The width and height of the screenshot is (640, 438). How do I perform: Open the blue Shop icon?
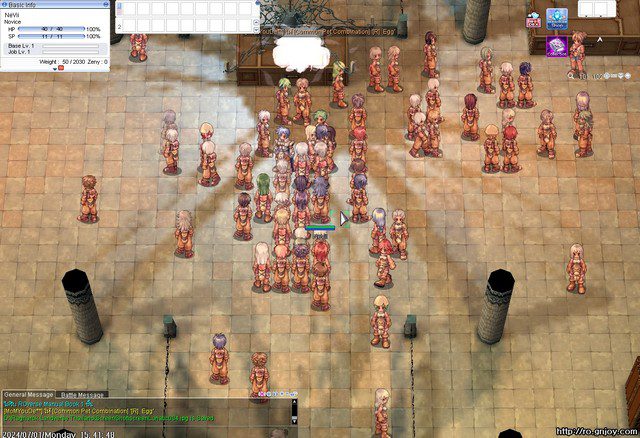coord(558,19)
